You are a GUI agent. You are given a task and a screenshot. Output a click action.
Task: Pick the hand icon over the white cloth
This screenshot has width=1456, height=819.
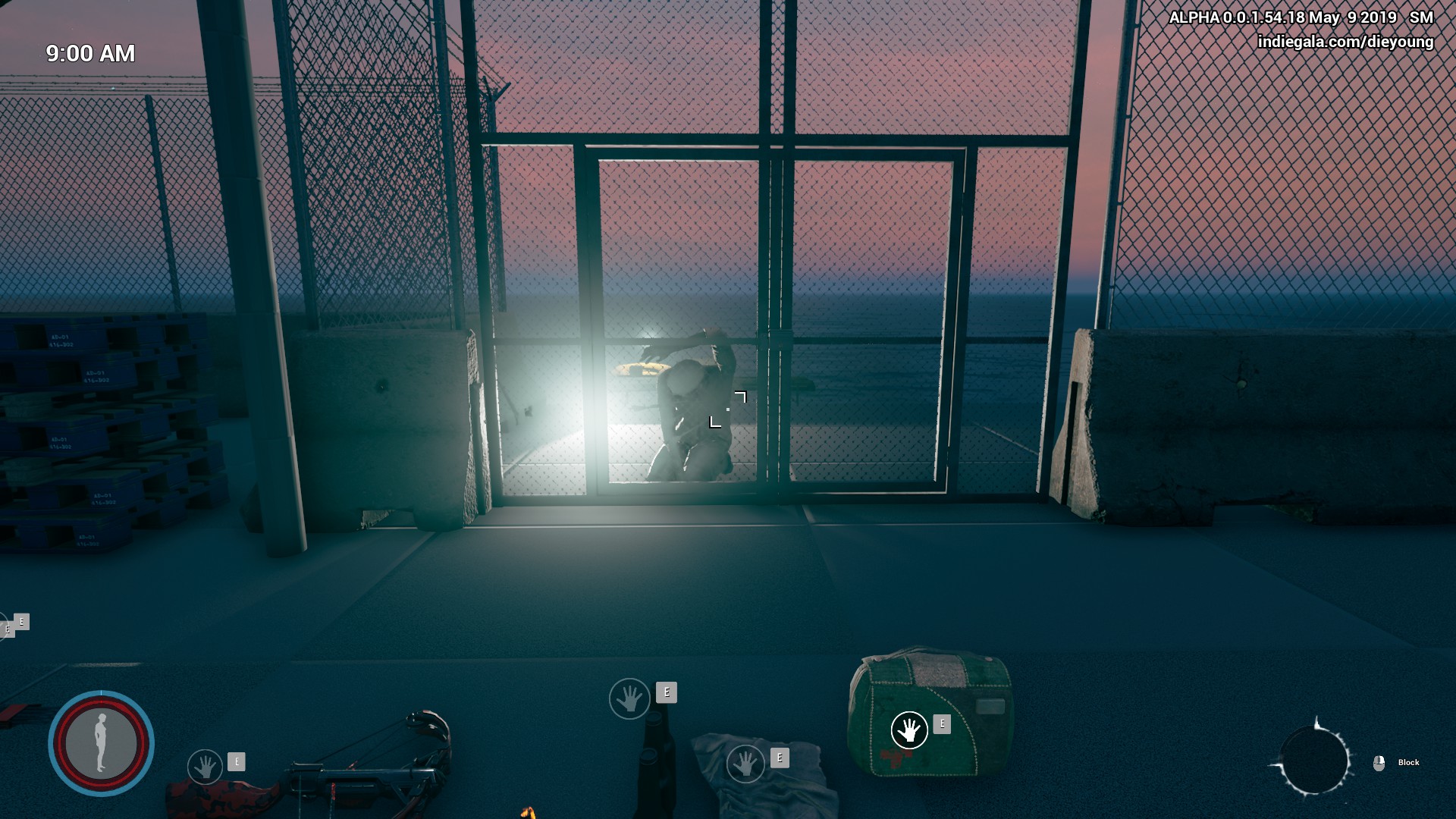(745, 763)
